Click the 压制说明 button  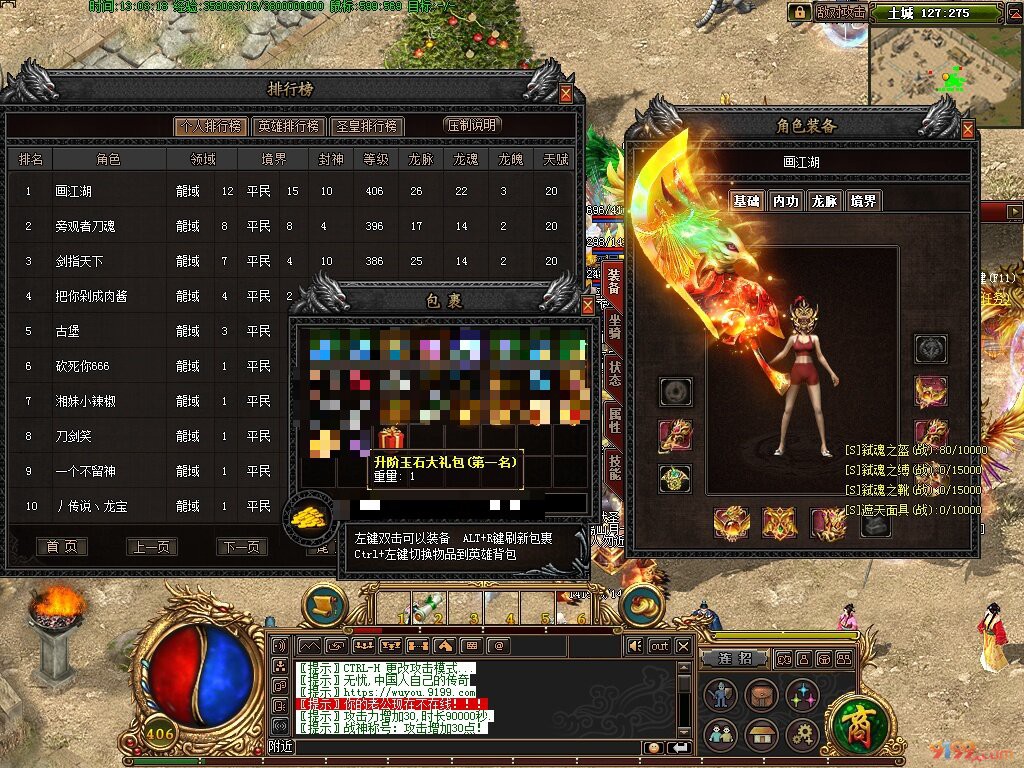pos(472,125)
